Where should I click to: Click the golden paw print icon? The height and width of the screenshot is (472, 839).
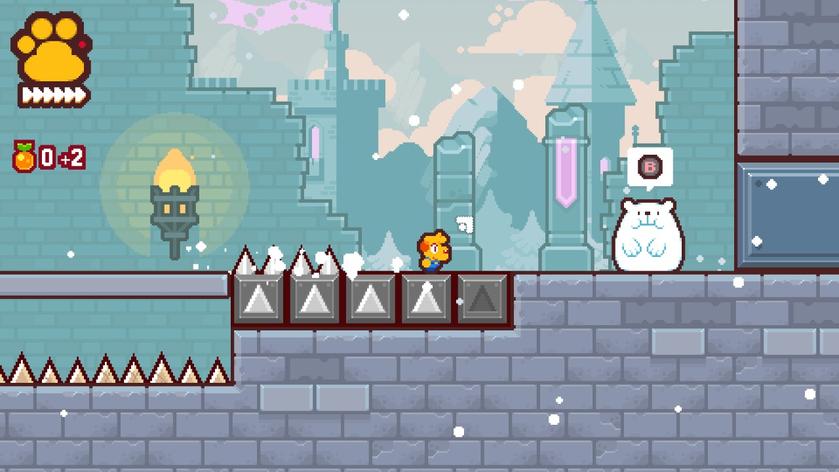[51, 49]
